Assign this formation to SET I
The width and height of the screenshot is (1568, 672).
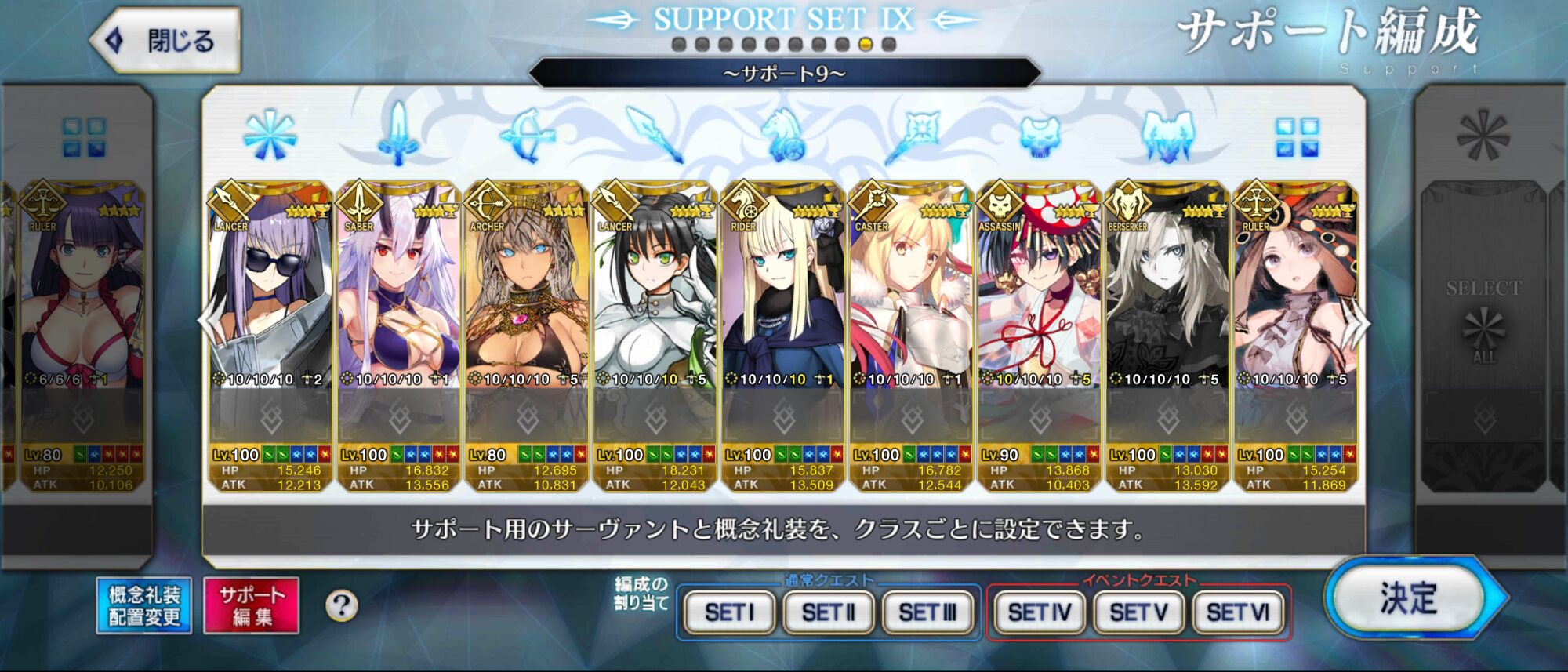pos(729,612)
